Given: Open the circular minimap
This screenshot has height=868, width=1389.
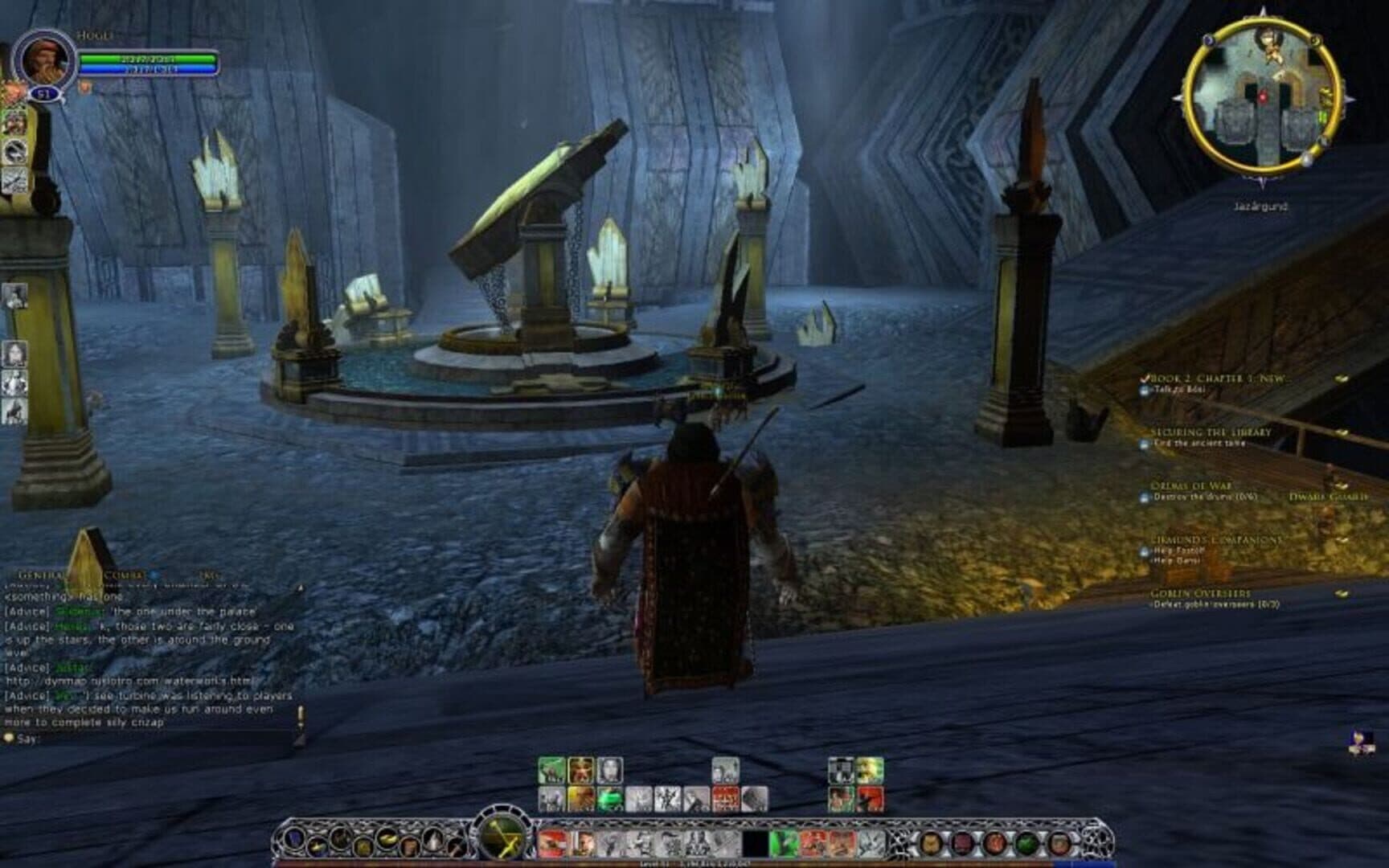Looking at the screenshot, I should click(x=1262, y=95).
